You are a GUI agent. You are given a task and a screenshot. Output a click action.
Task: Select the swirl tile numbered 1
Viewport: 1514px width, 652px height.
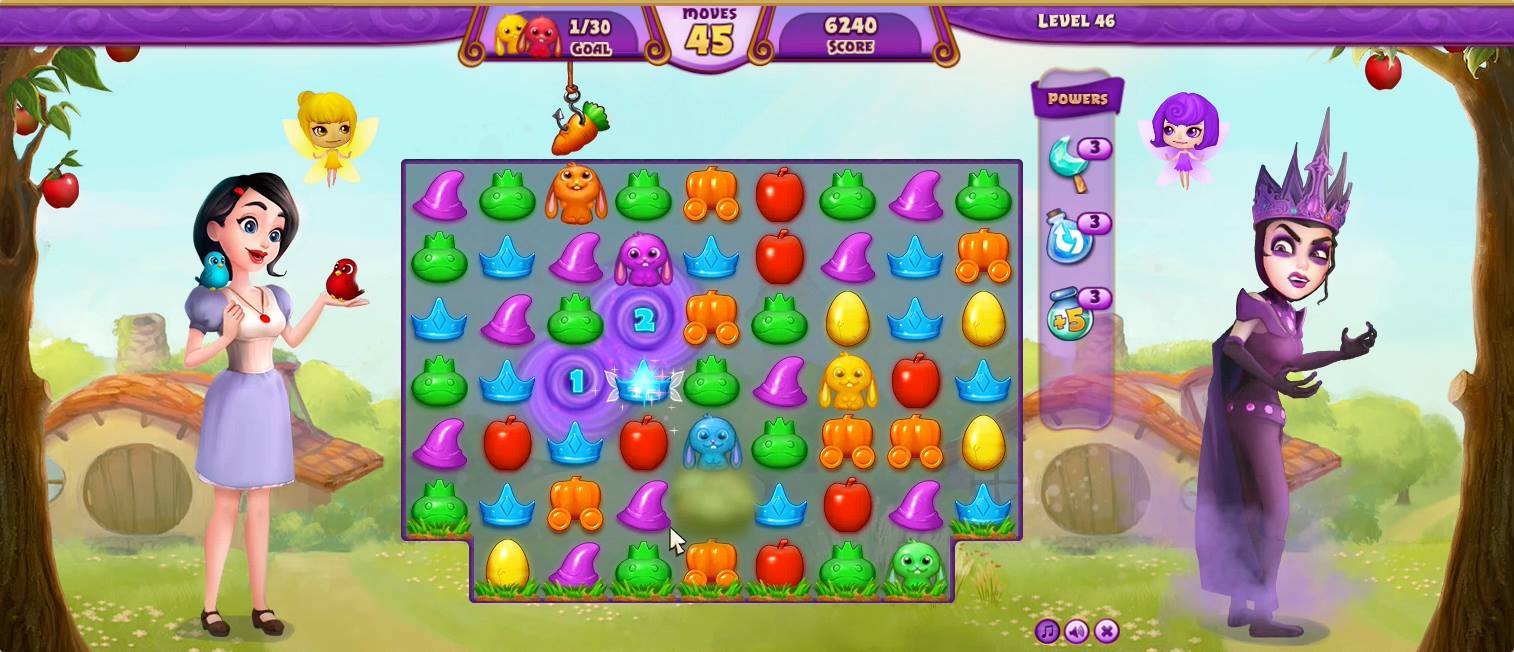click(x=576, y=382)
